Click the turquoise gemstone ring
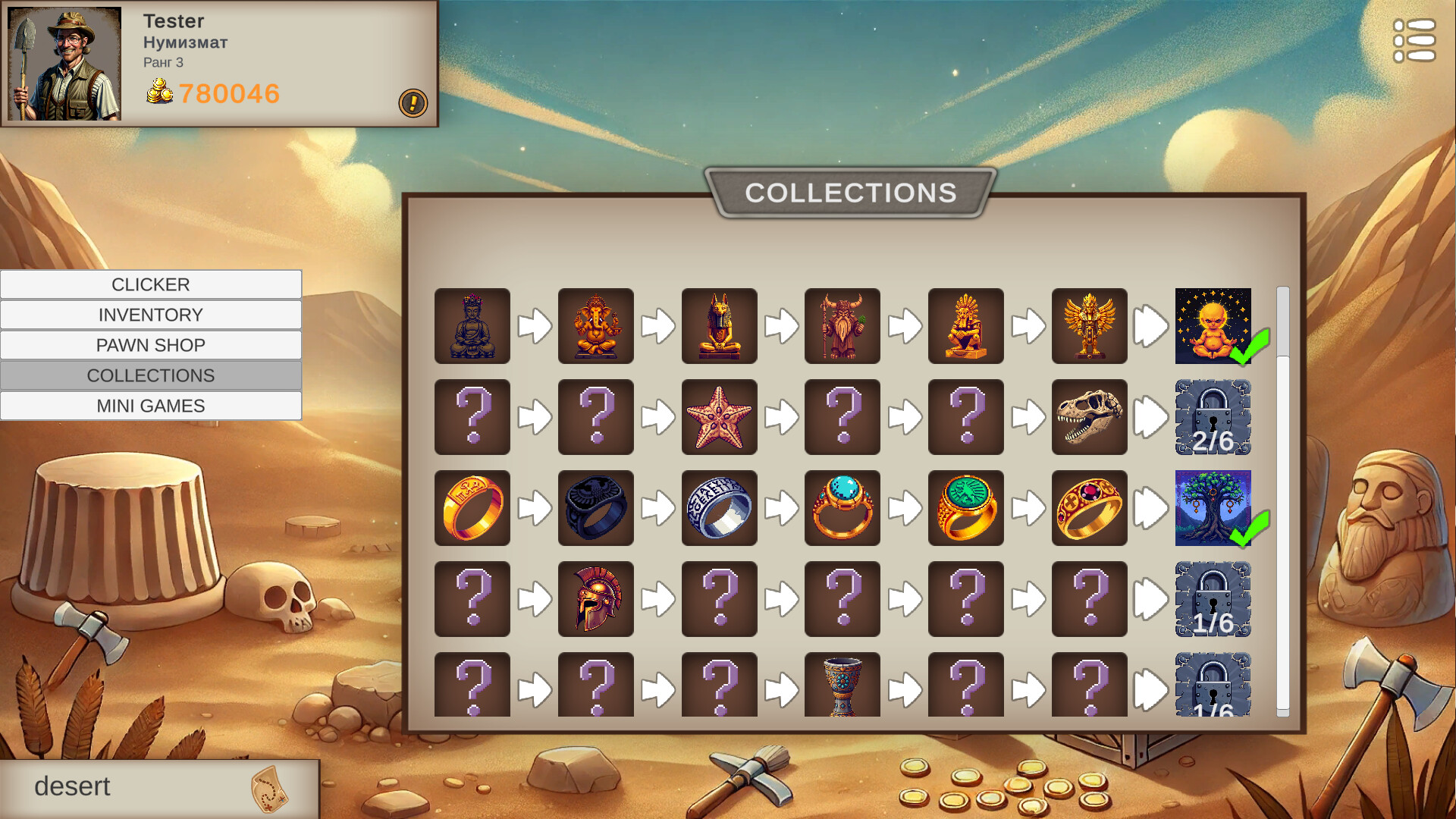Image resolution: width=1456 pixels, height=819 pixels. click(843, 507)
